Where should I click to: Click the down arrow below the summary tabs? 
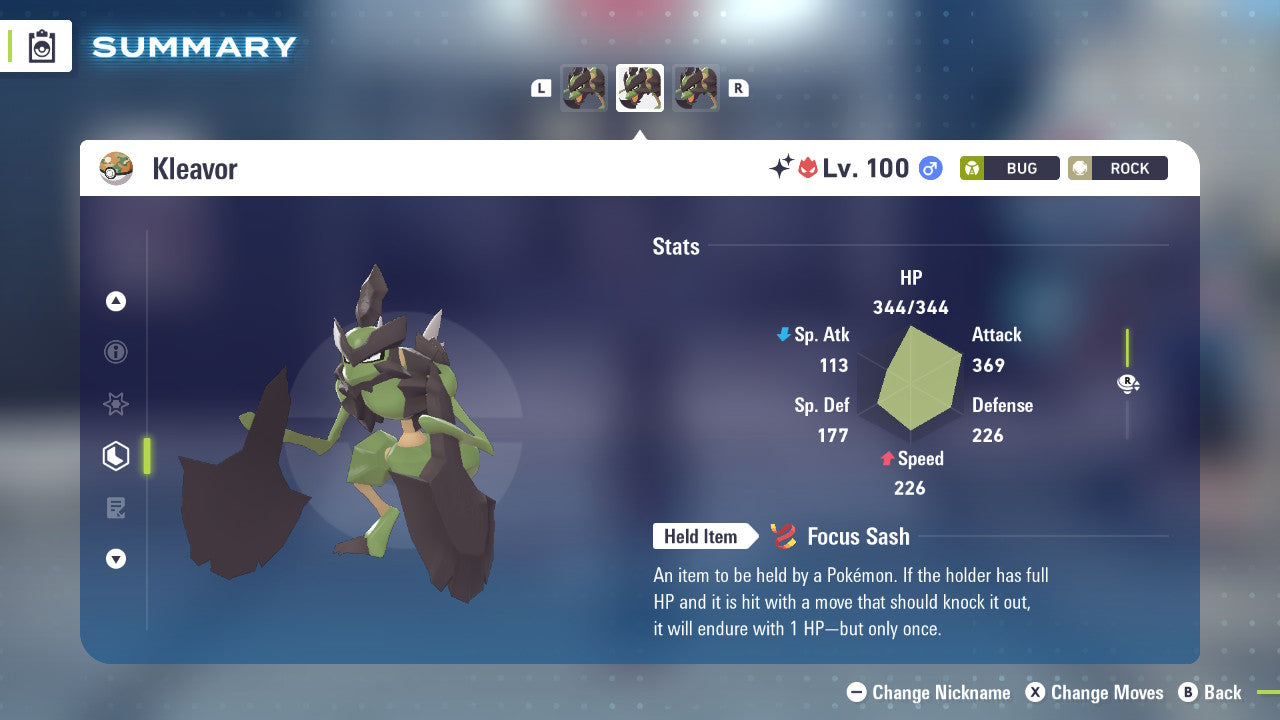click(x=116, y=560)
